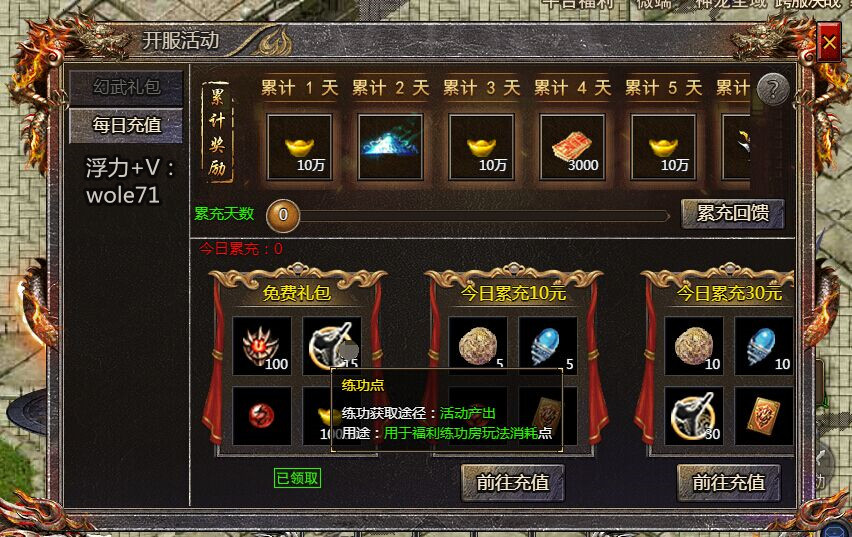Select the 每日充值 tab
The height and width of the screenshot is (537, 852).
pos(126,125)
